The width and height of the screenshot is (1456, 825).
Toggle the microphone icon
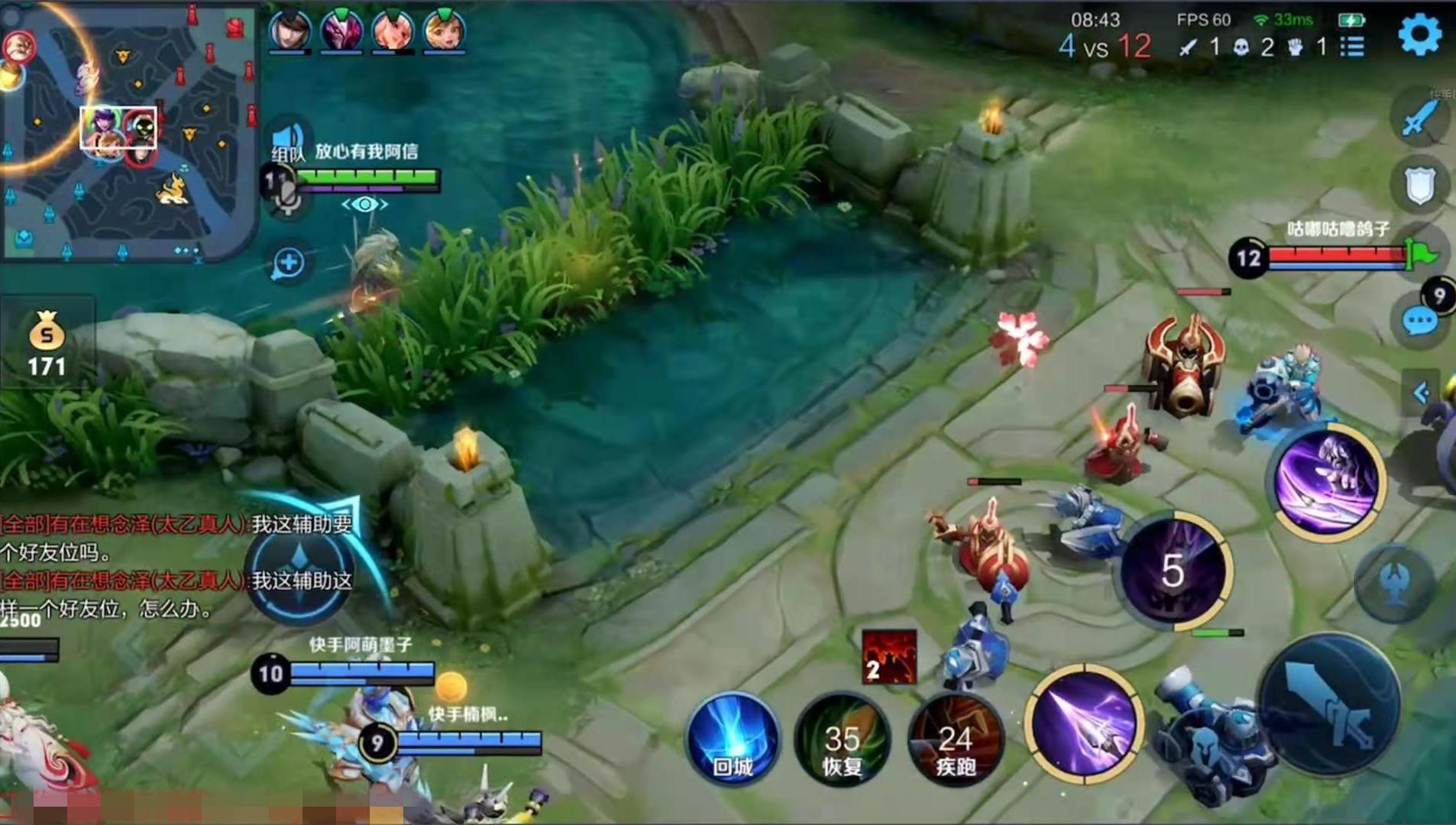click(x=286, y=197)
